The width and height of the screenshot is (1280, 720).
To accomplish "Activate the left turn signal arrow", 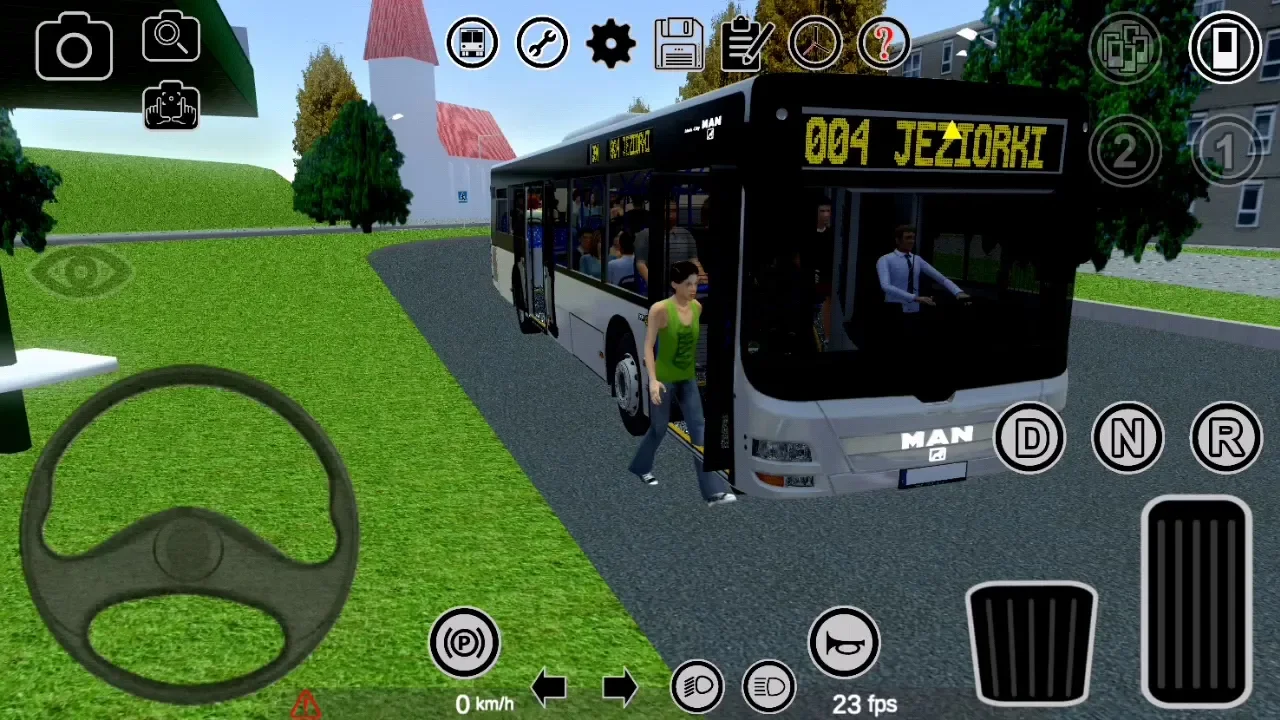I will [549, 687].
